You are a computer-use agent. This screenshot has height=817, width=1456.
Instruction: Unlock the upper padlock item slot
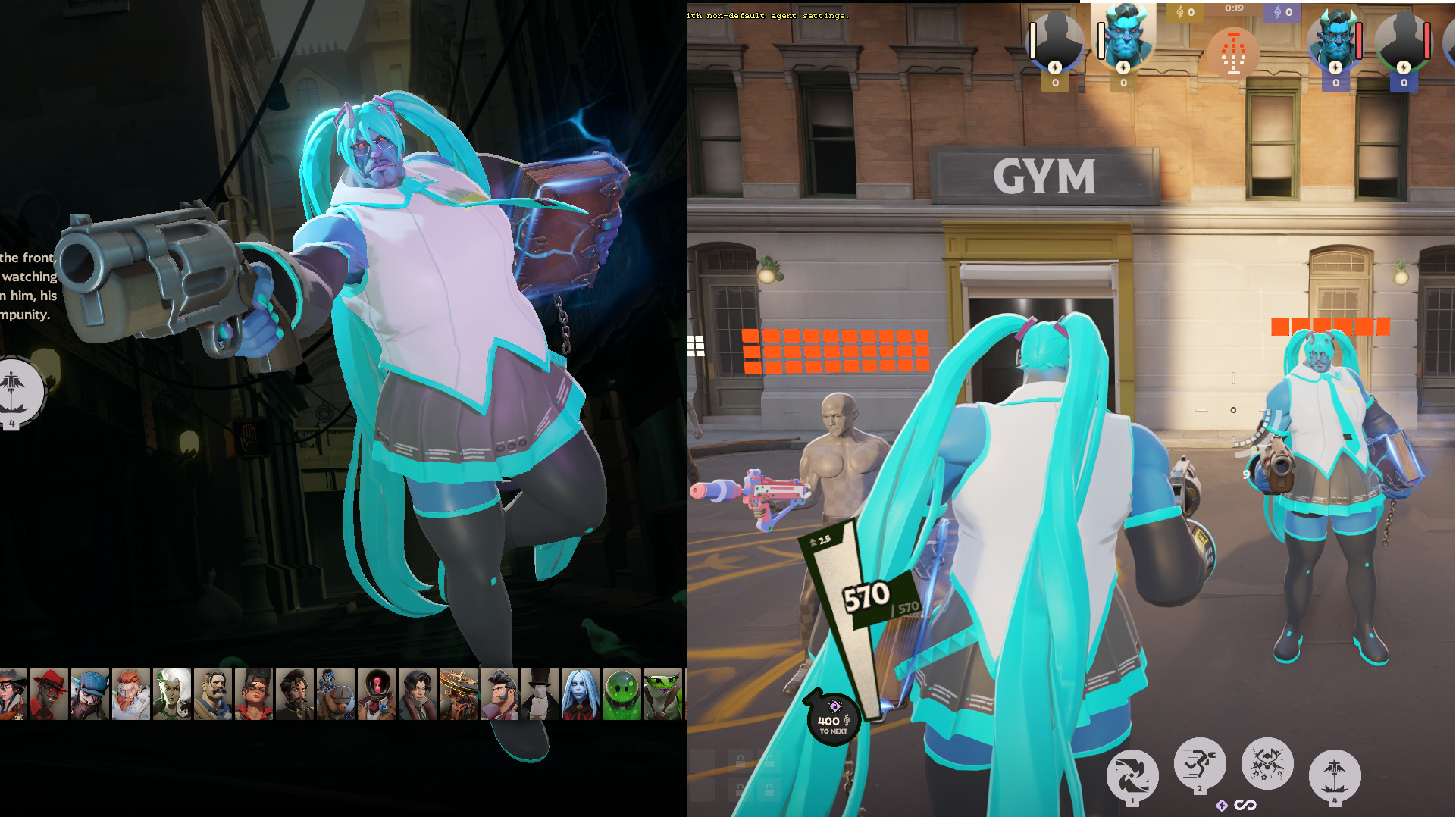[742, 760]
